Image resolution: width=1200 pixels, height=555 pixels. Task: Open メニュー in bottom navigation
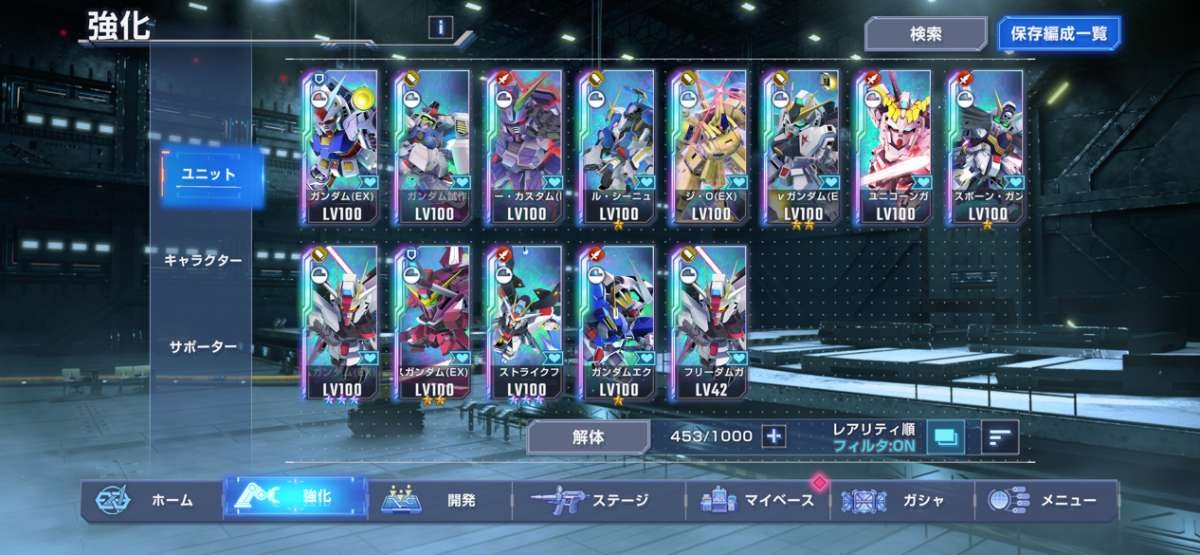pyautogui.click(x=1046, y=500)
